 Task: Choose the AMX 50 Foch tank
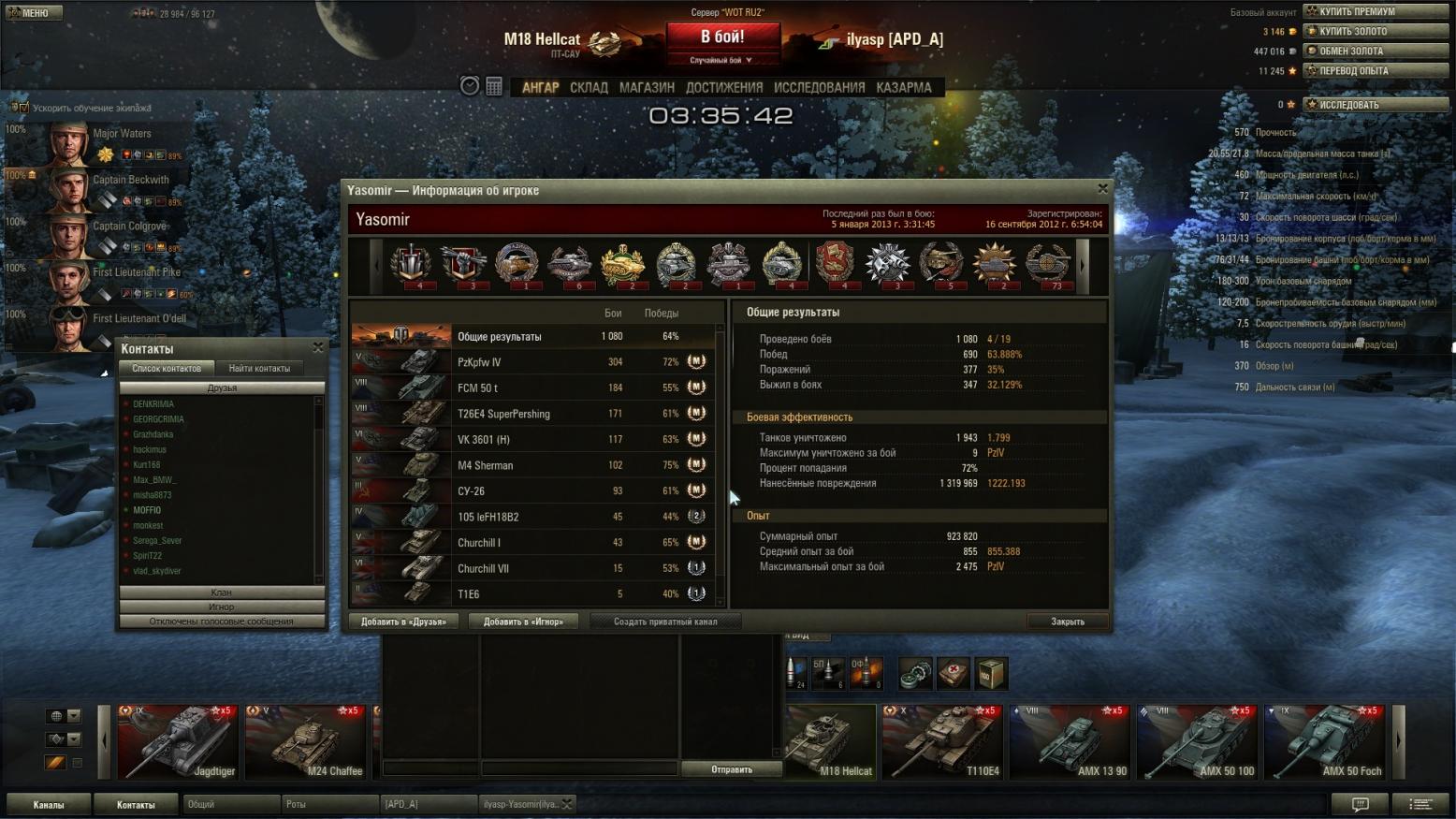coord(1324,742)
